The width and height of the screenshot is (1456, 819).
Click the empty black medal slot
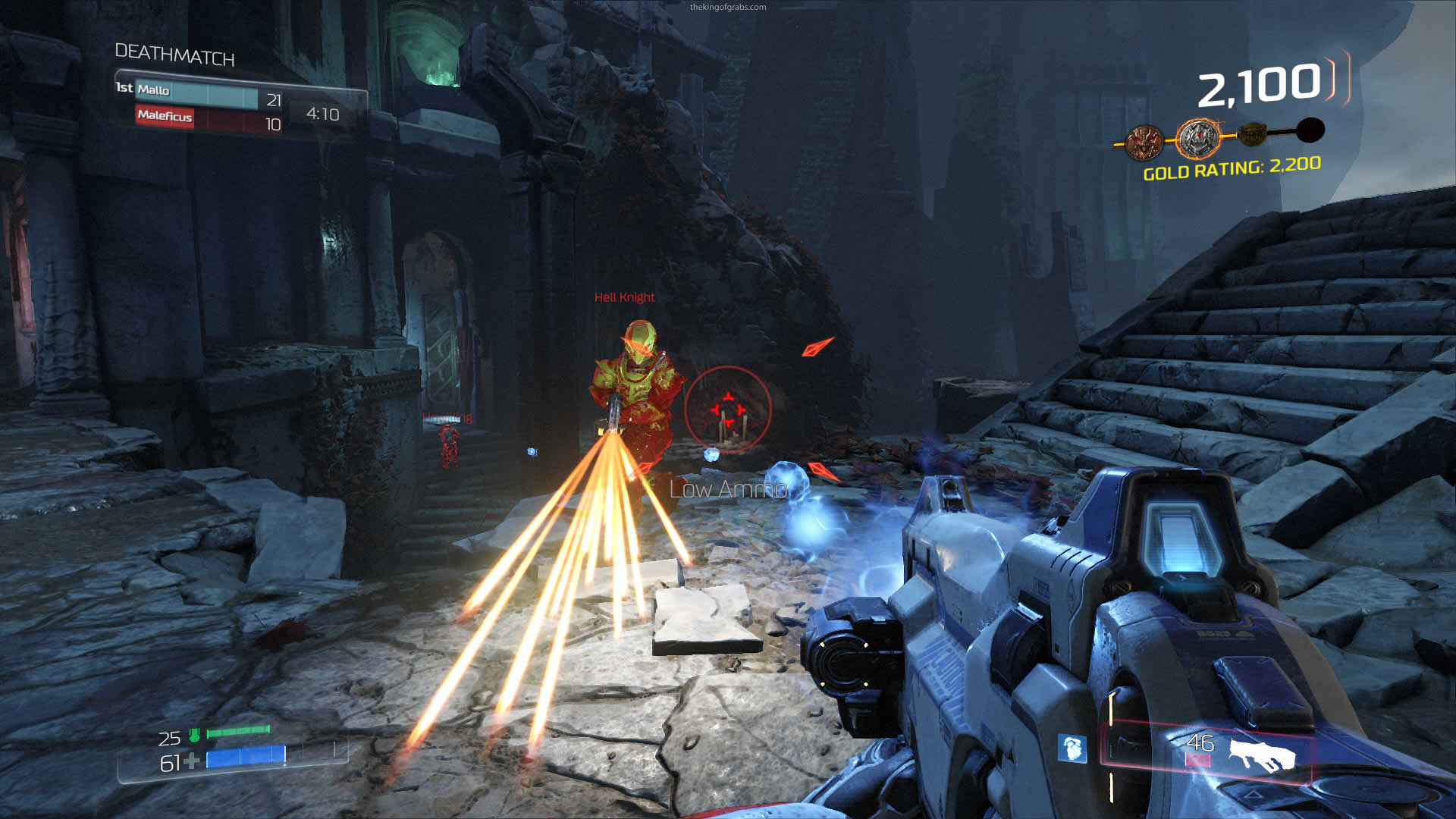[1310, 130]
